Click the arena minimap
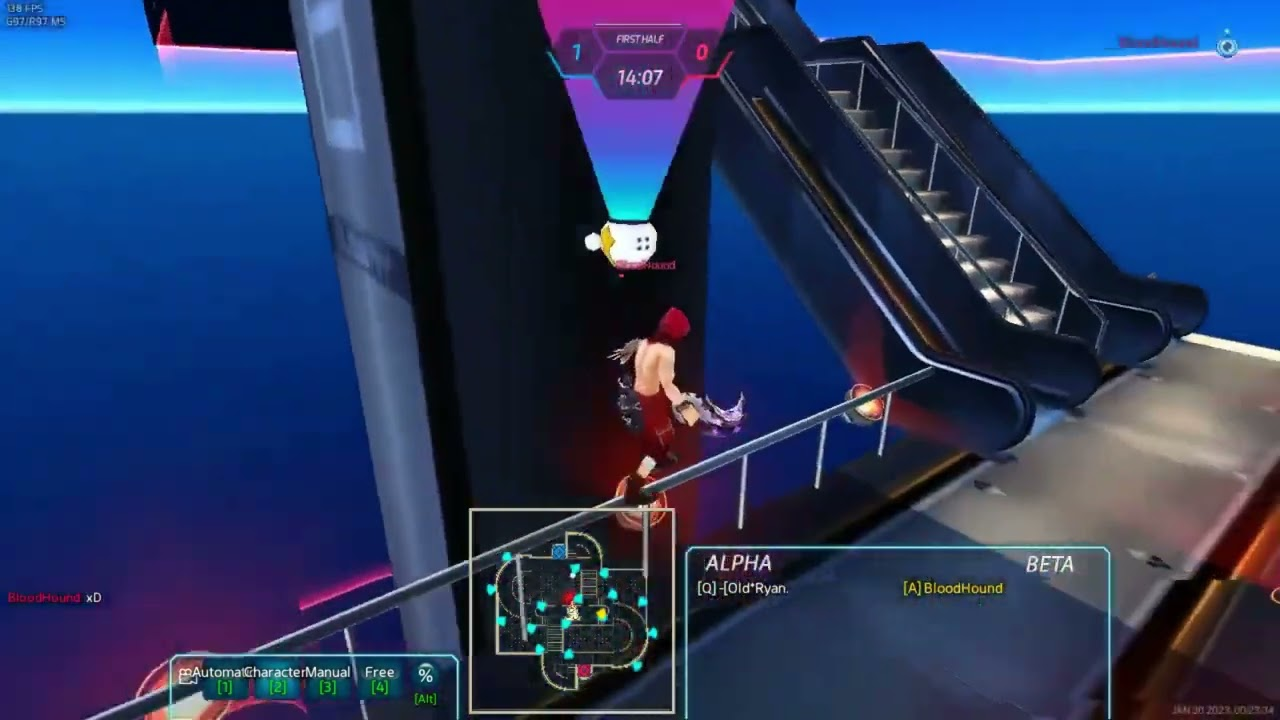The width and height of the screenshot is (1280, 720). (572, 610)
